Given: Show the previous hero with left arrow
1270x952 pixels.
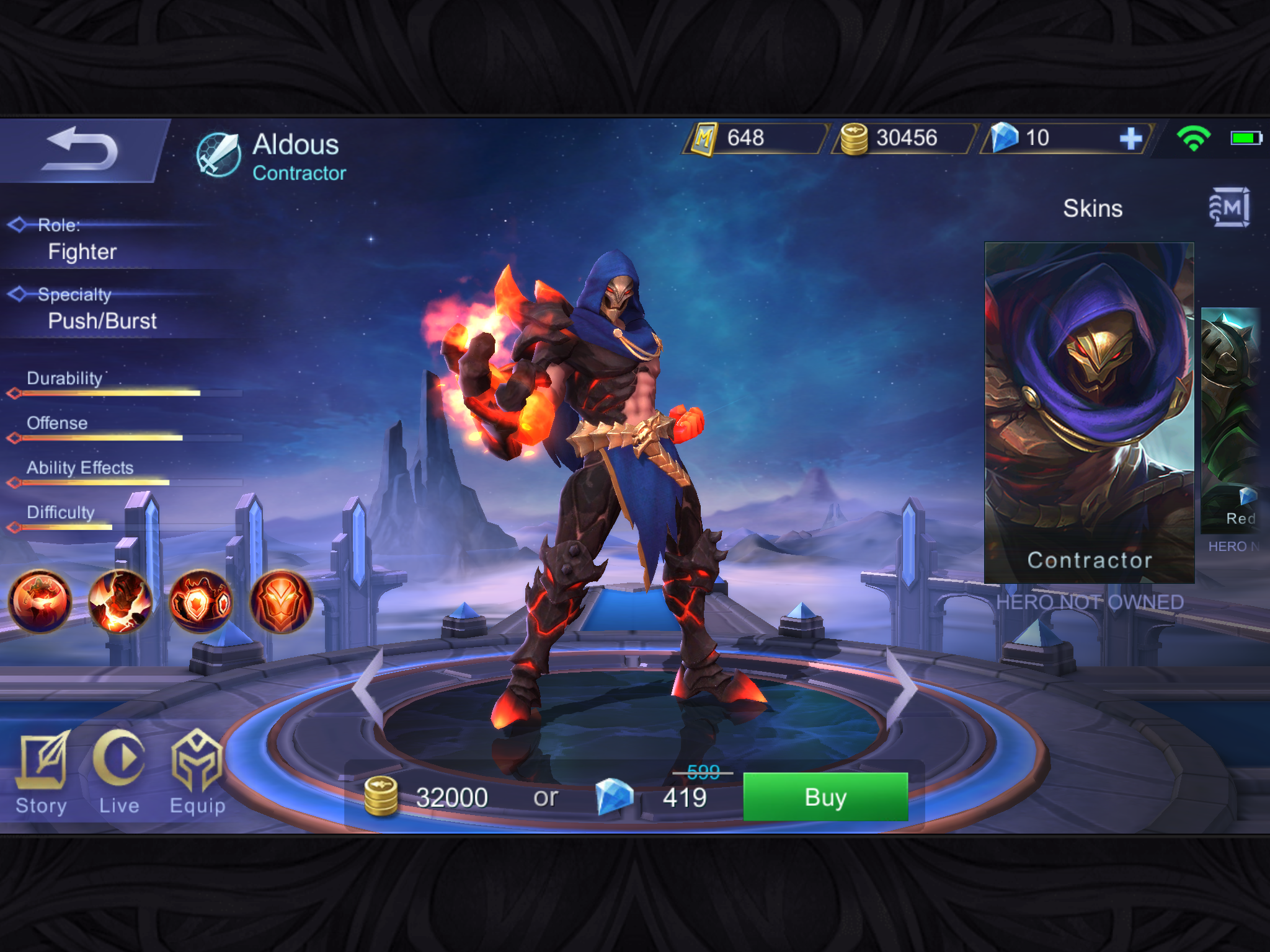Looking at the screenshot, I should pos(368,687).
